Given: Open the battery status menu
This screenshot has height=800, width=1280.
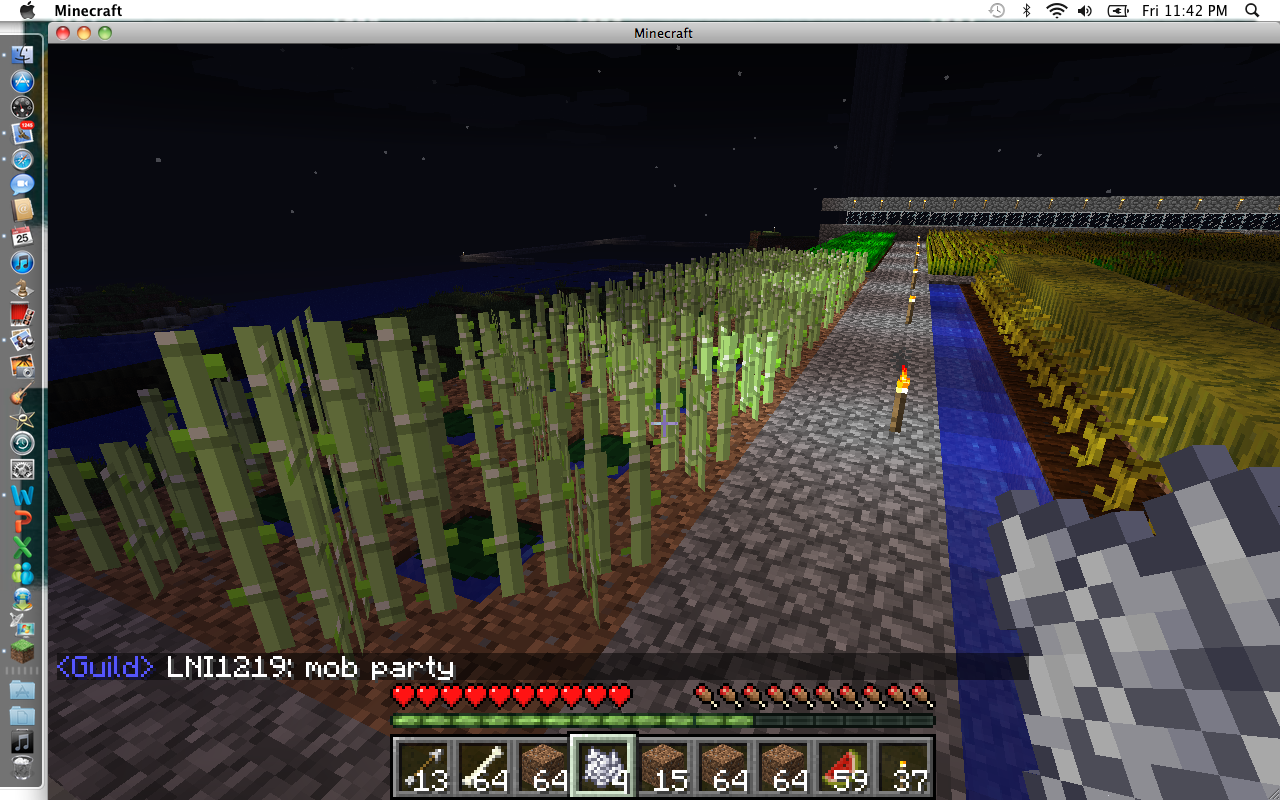Looking at the screenshot, I should click(1117, 11).
